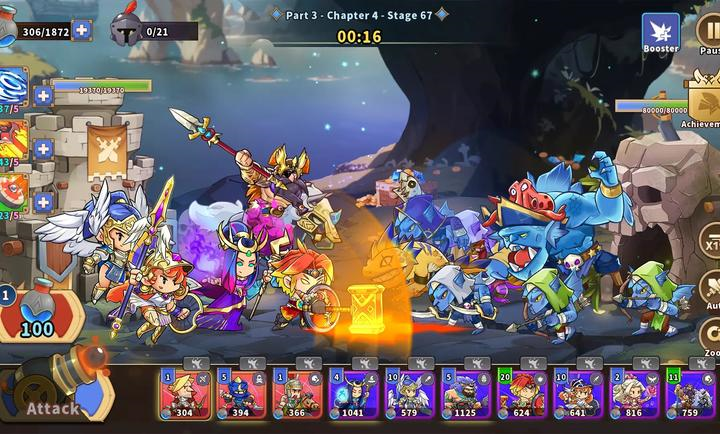Add more mana with the top plus button
720x434 pixels.
[81, 30]
